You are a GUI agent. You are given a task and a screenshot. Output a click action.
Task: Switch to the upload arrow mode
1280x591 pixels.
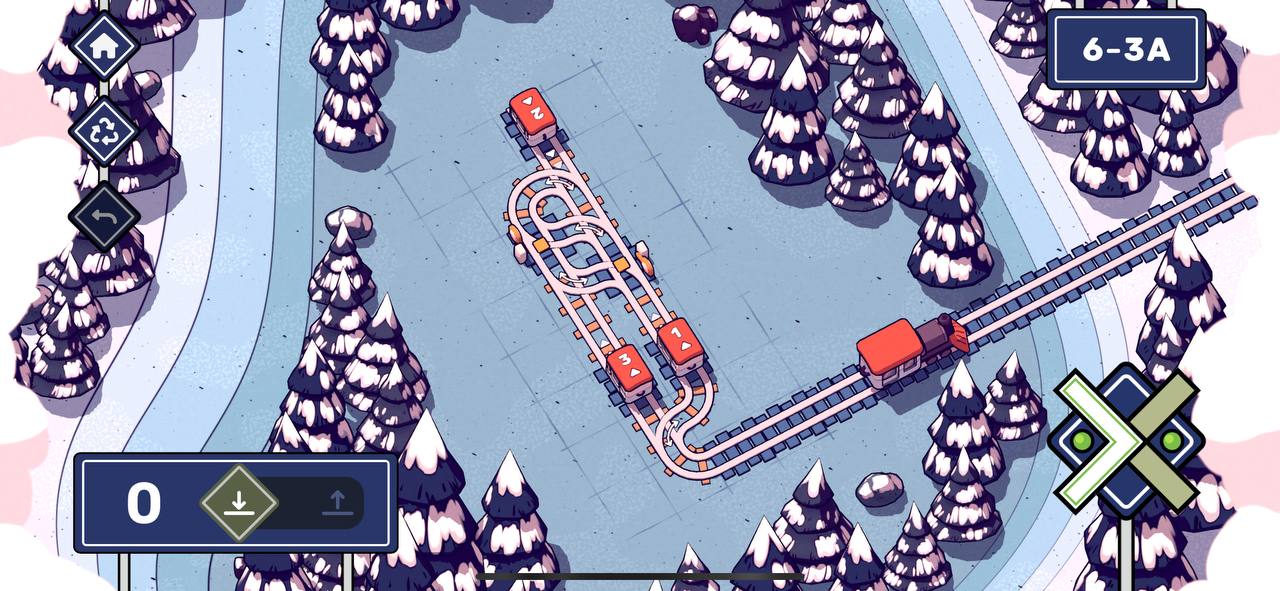coord(337,502)
